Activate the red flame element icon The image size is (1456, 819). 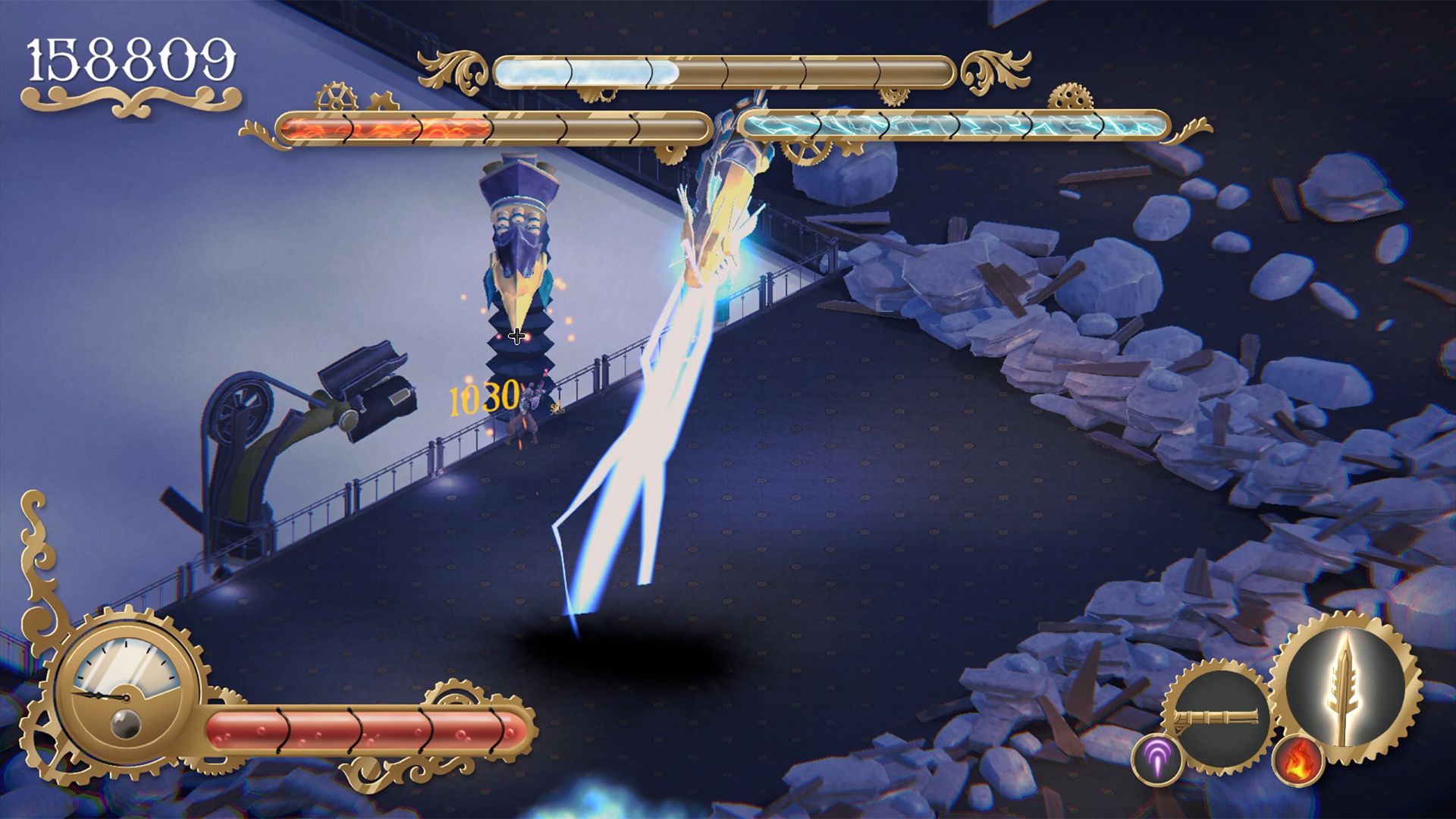[1298, 760]
